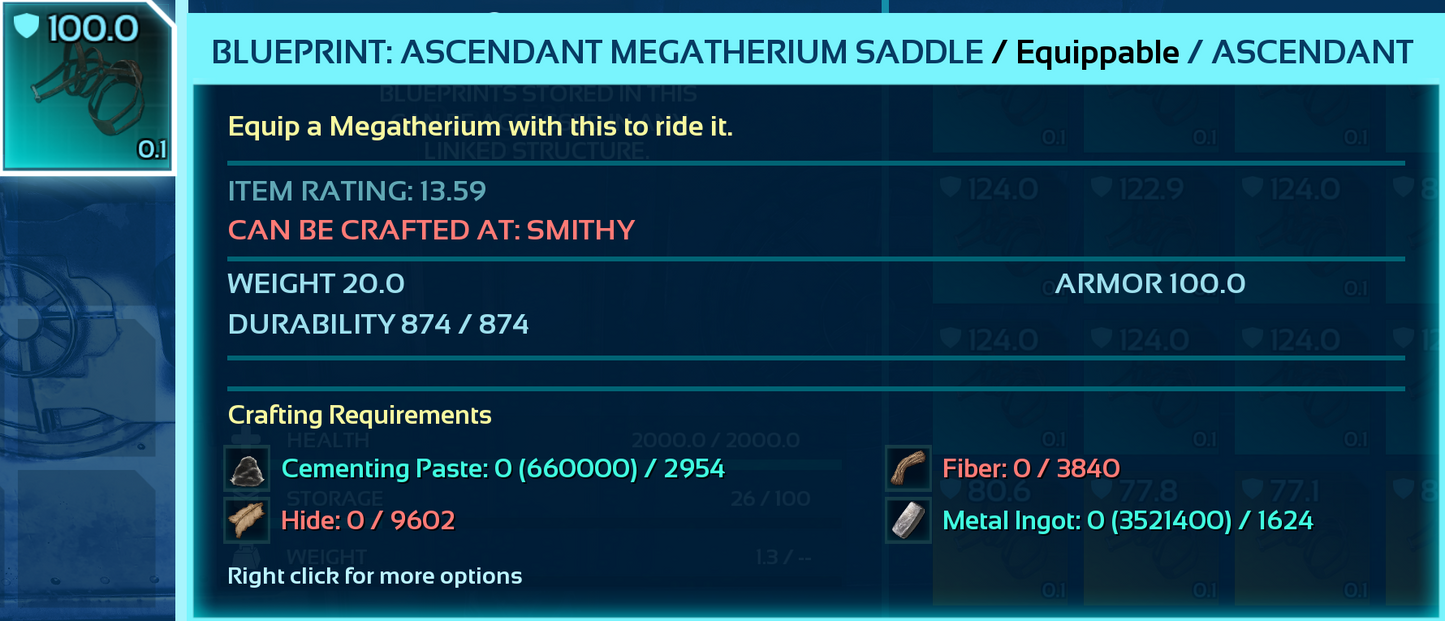
Task: Select the Megatherium saddle blueprint slot
Action: click(x=87, y=88)
